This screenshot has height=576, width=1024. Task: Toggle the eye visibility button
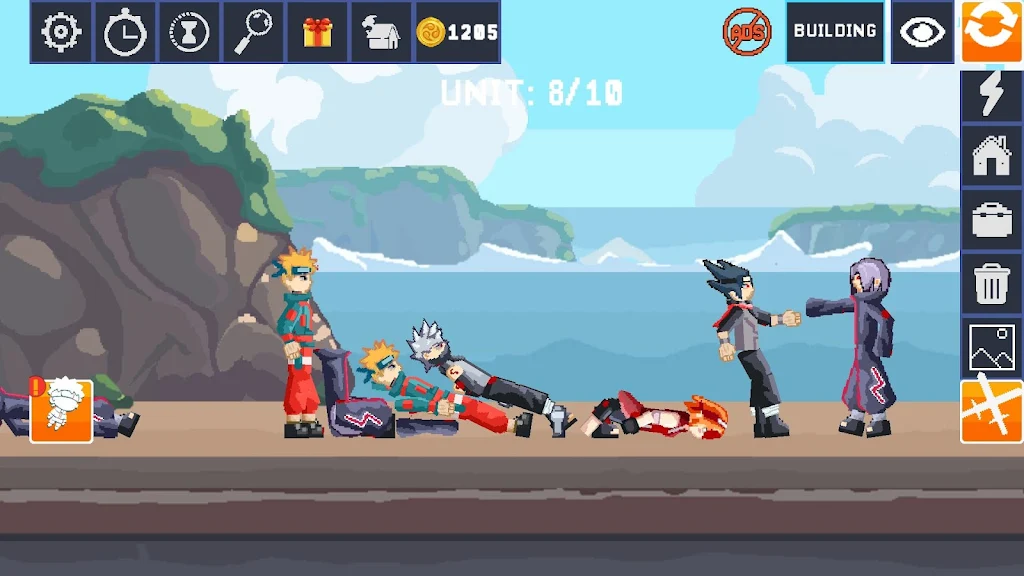coord(922,32)
